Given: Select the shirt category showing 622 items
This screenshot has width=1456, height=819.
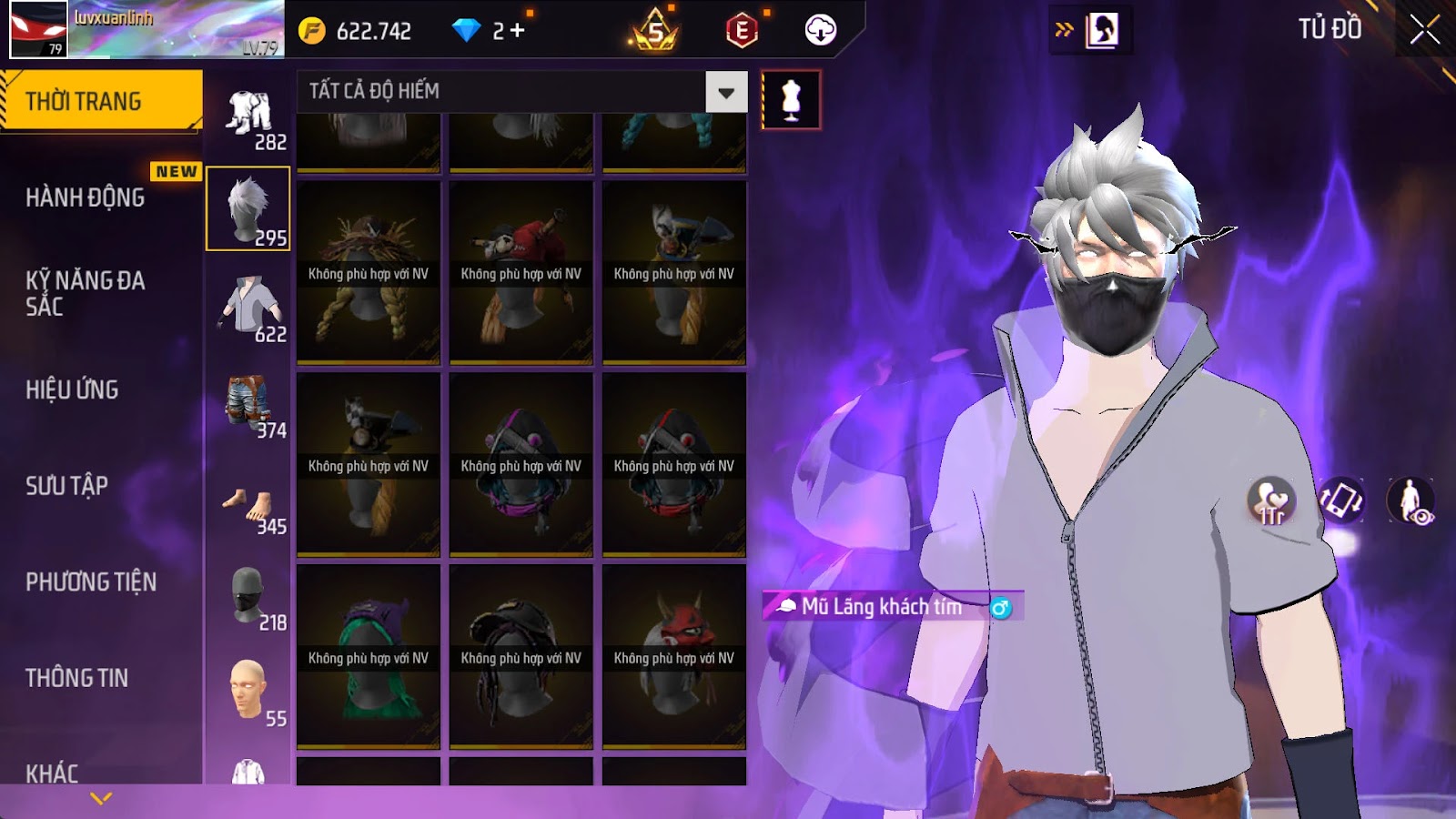Looking at the screenshot, I should coord(249,309).
